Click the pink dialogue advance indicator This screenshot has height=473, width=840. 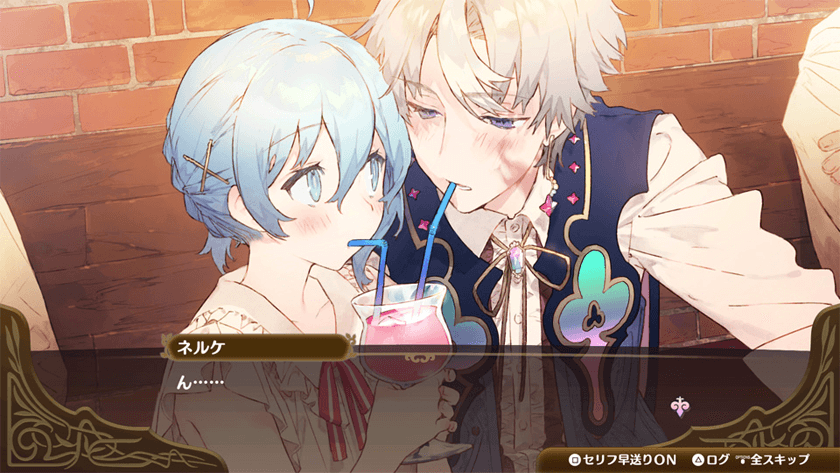coord(679,407)
